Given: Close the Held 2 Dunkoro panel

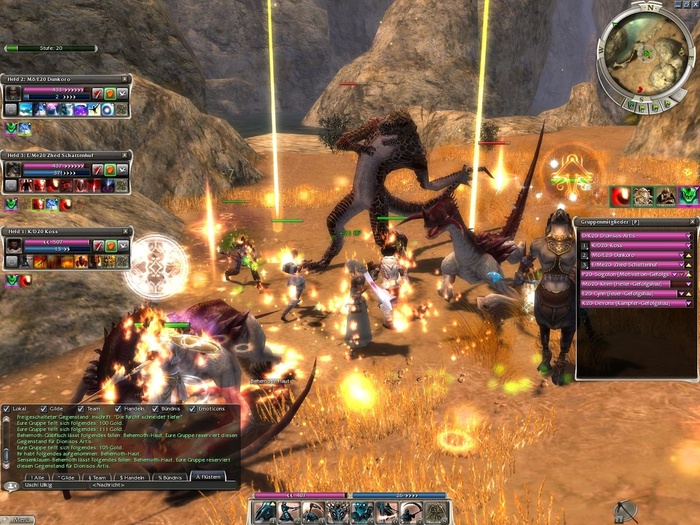Looking at the screenshot, I should coord(125,78).
